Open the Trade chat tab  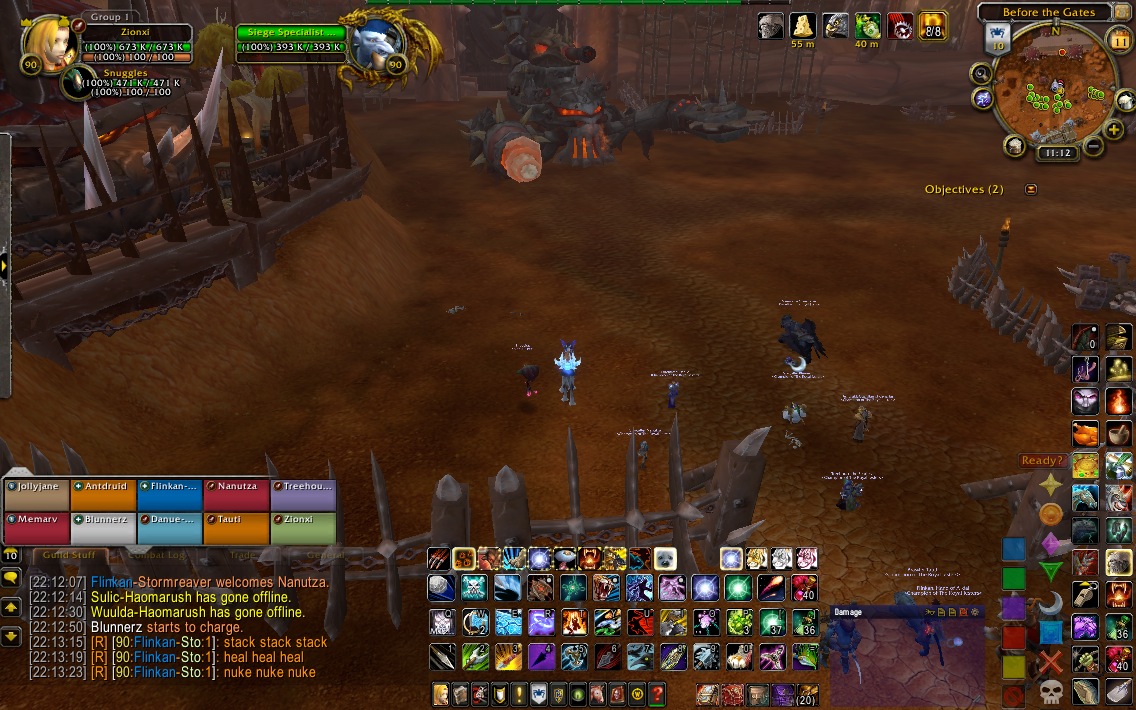tap(243, 555)
